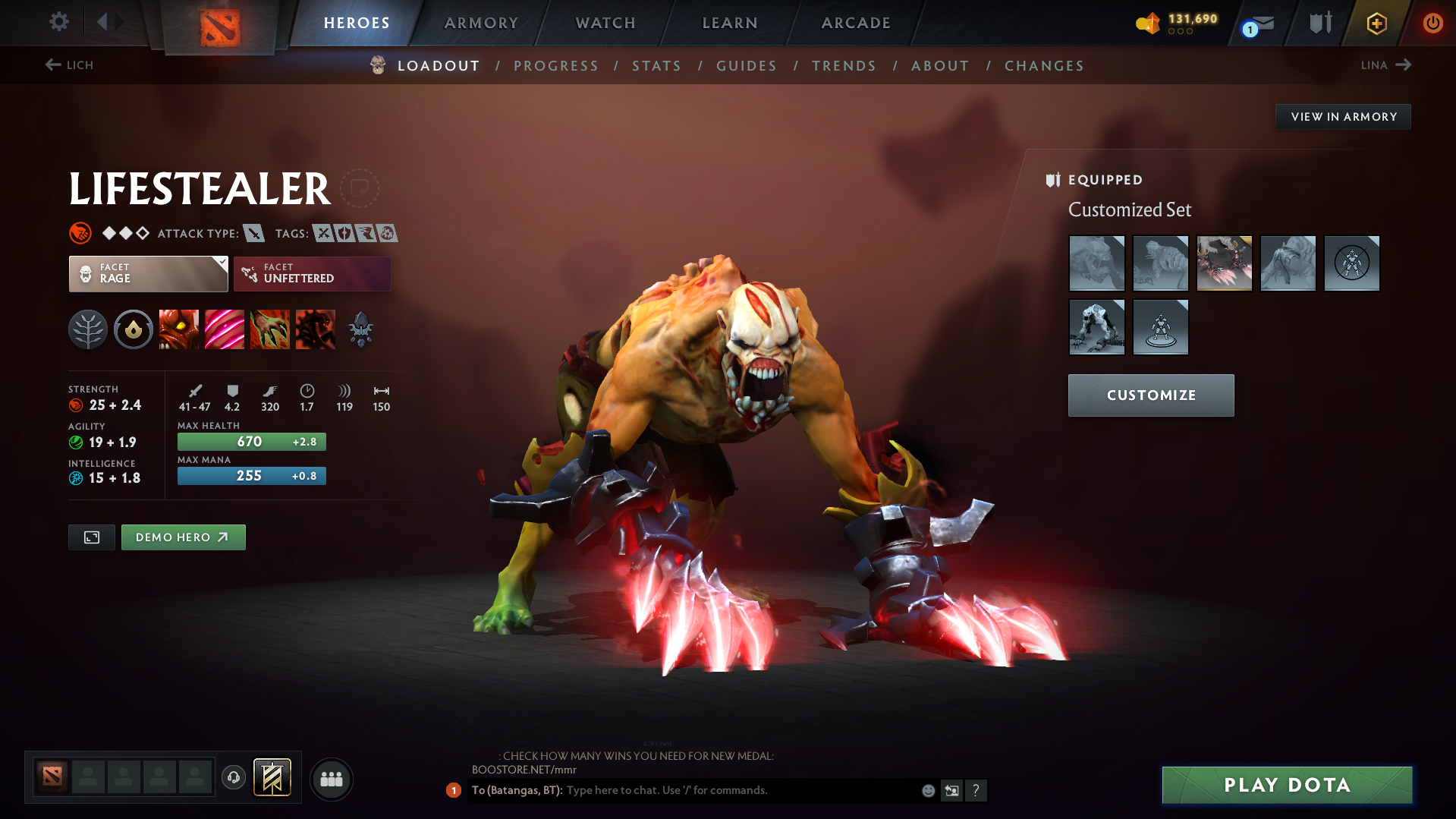The height and width of the screenshot is (819, 1456).
Task: Toggle the innate ability circle icon
Action: coord(133,329)
